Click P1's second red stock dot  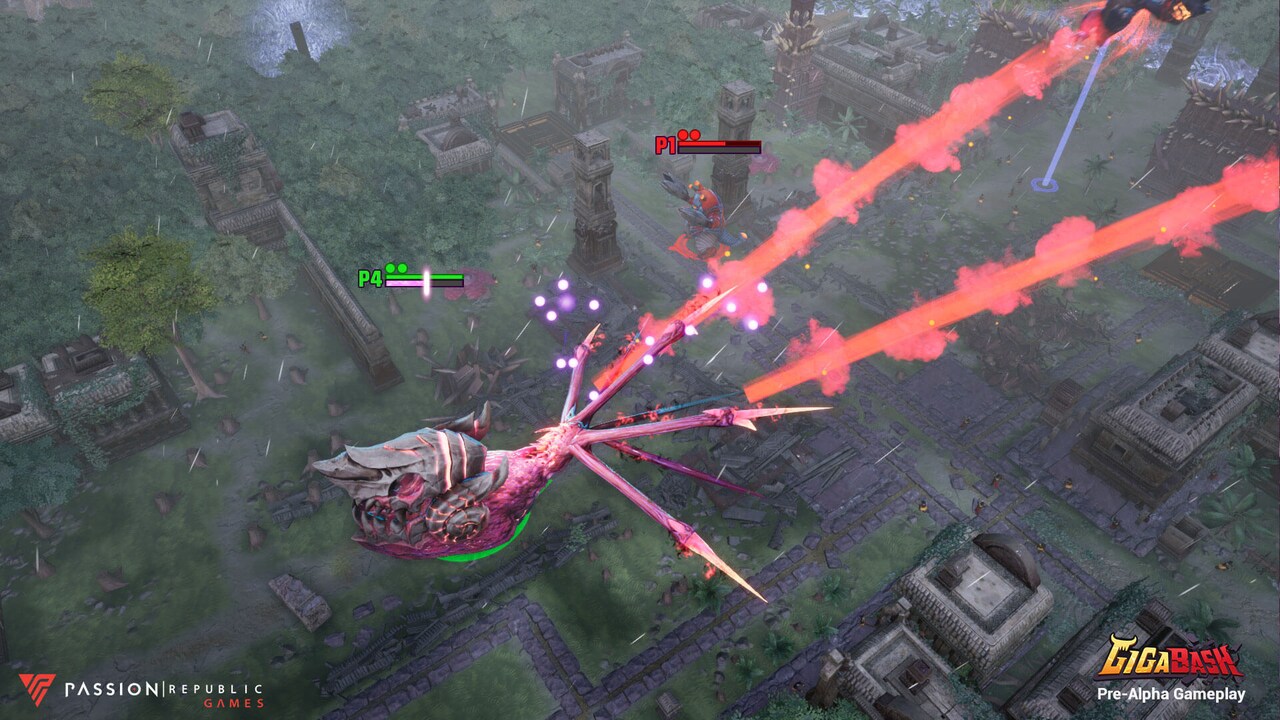tap(696, 135)
